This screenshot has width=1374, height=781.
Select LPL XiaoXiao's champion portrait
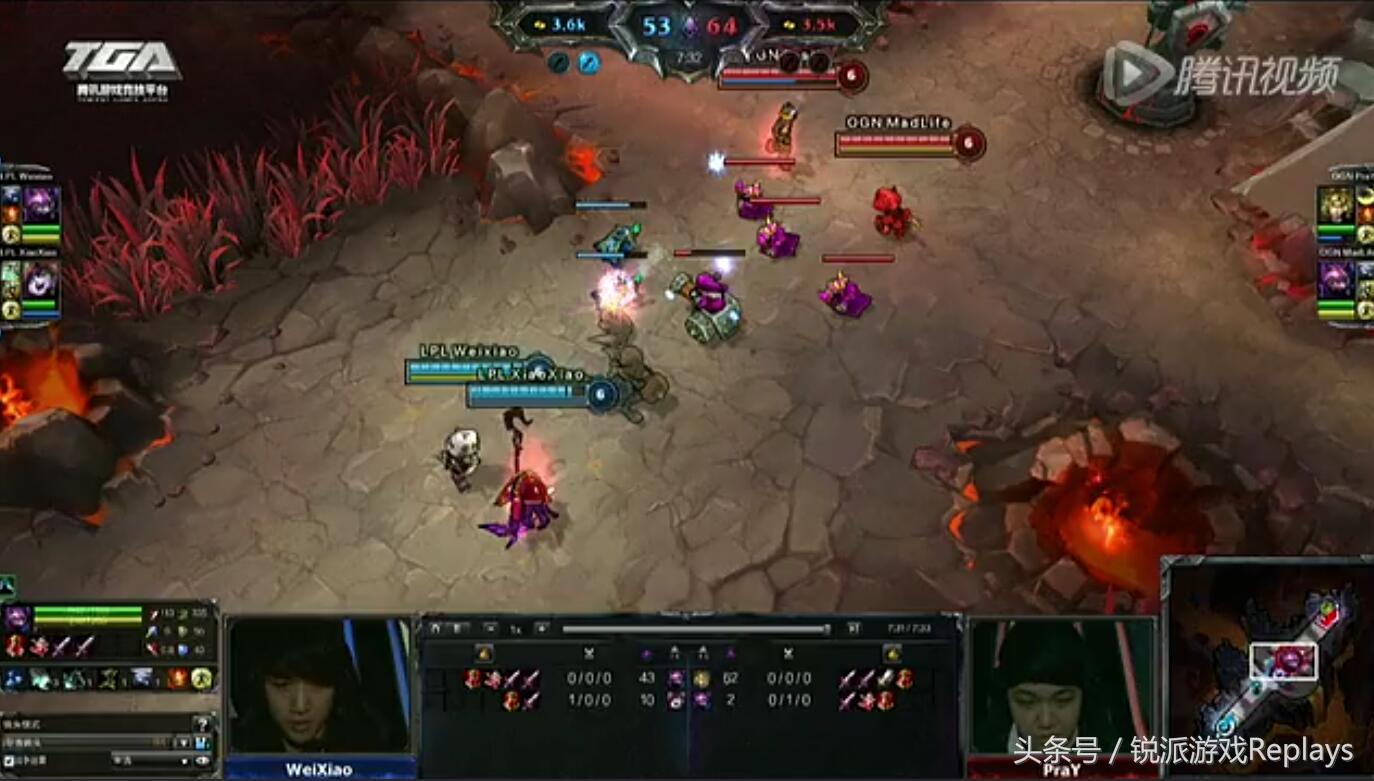(x=41, y=282)
